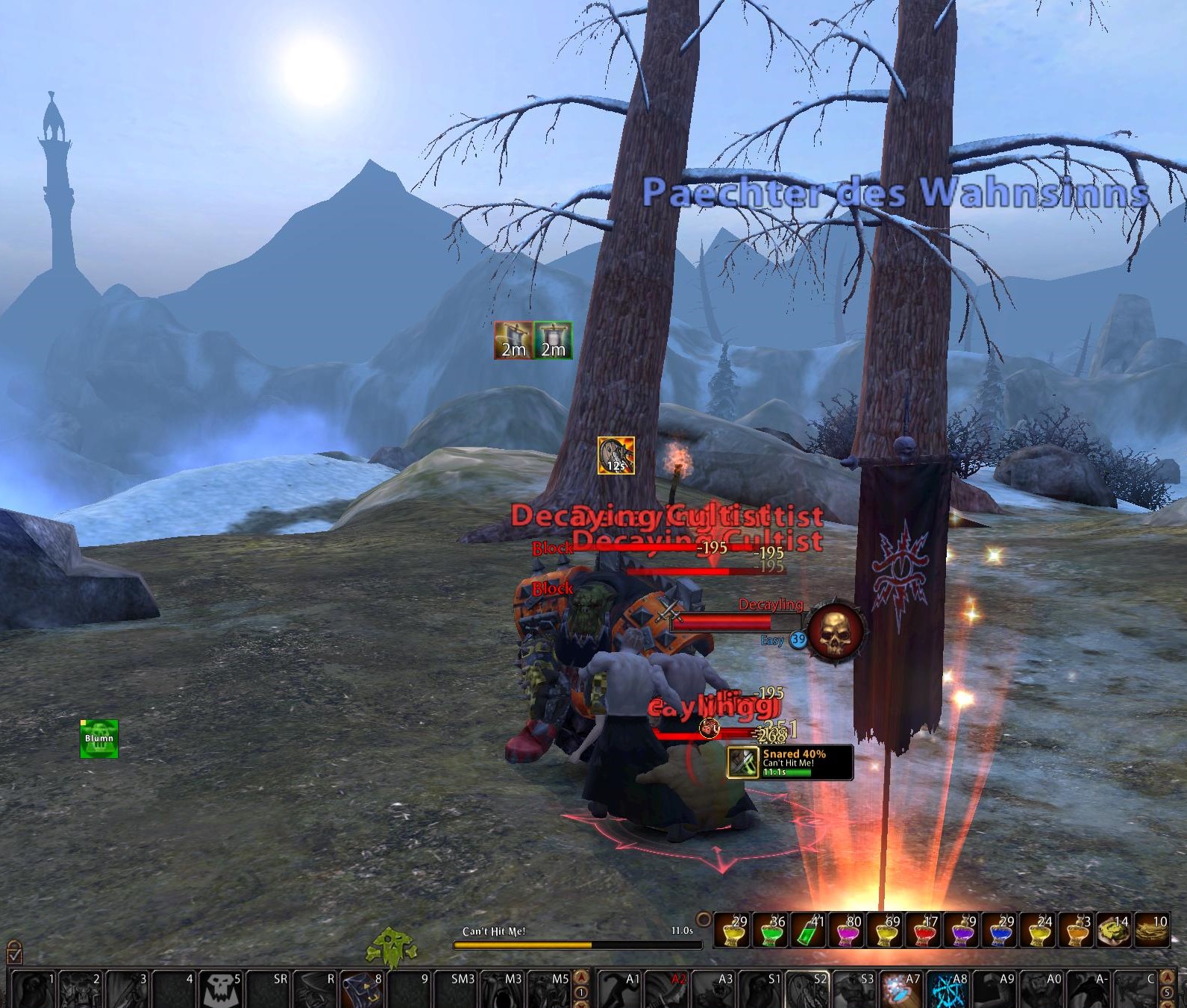
Task: Select the Decayling skull target portrait
Action: pyautogui.click(x=835, y=631)
